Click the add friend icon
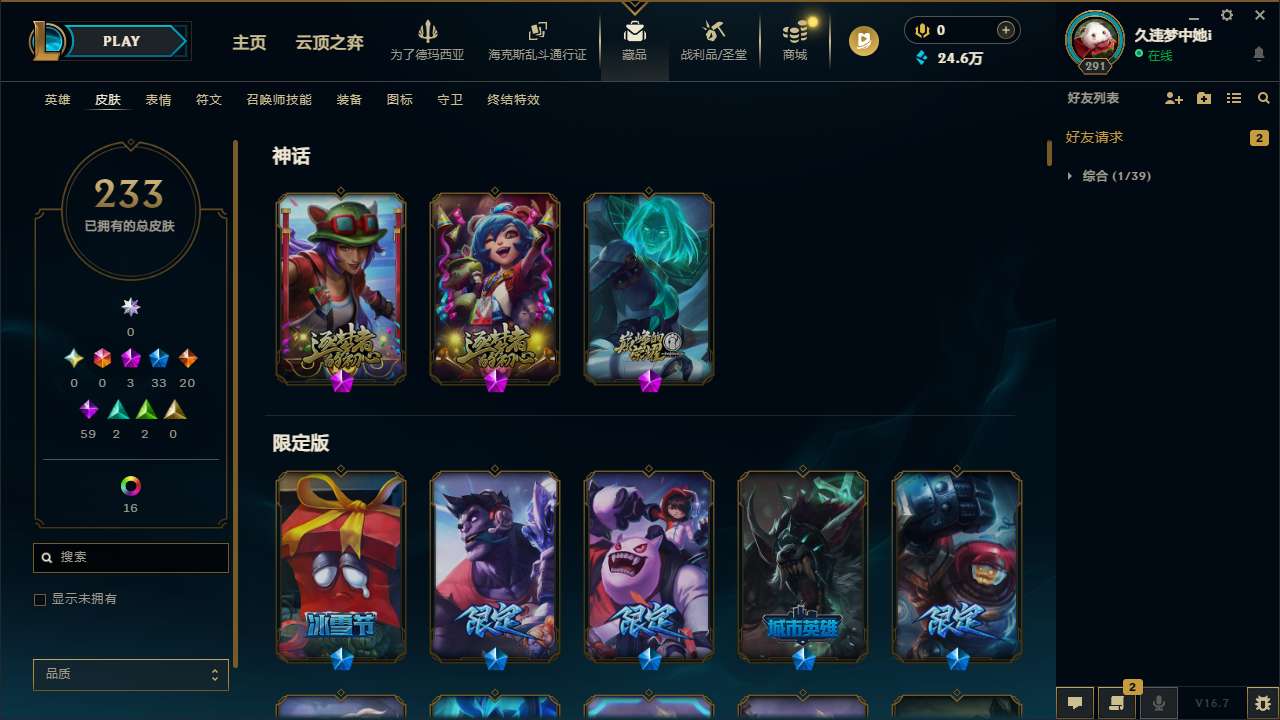This screenshot has height=720, width=1280. (x=1172, y=98)
